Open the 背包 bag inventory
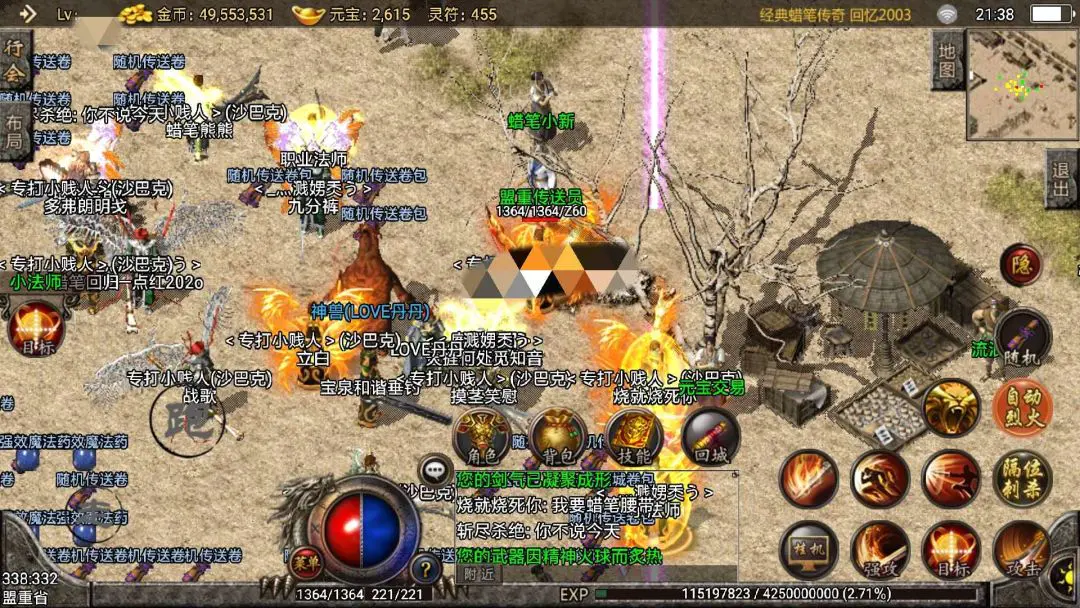This screenshot has height=608, width=1080. pos(558,436)
